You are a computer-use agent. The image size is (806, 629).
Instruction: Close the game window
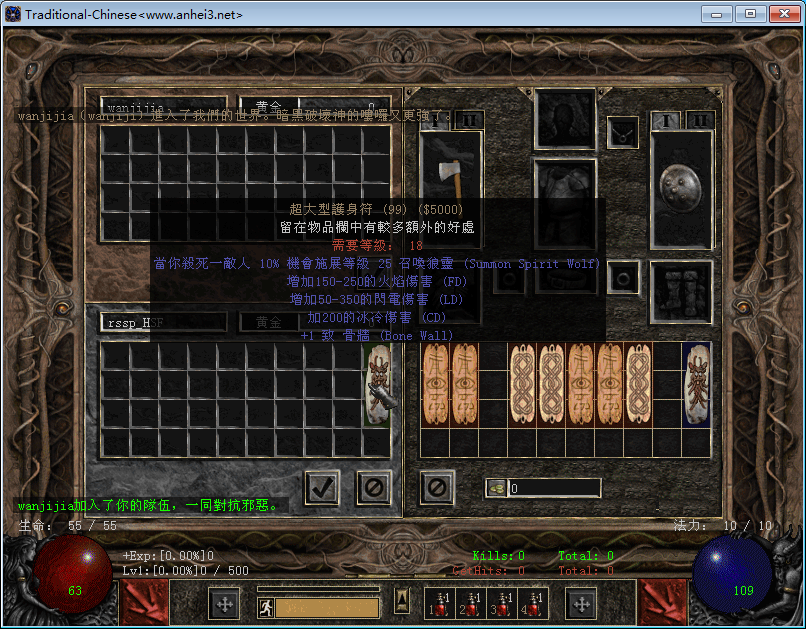(x=782, y=14)
